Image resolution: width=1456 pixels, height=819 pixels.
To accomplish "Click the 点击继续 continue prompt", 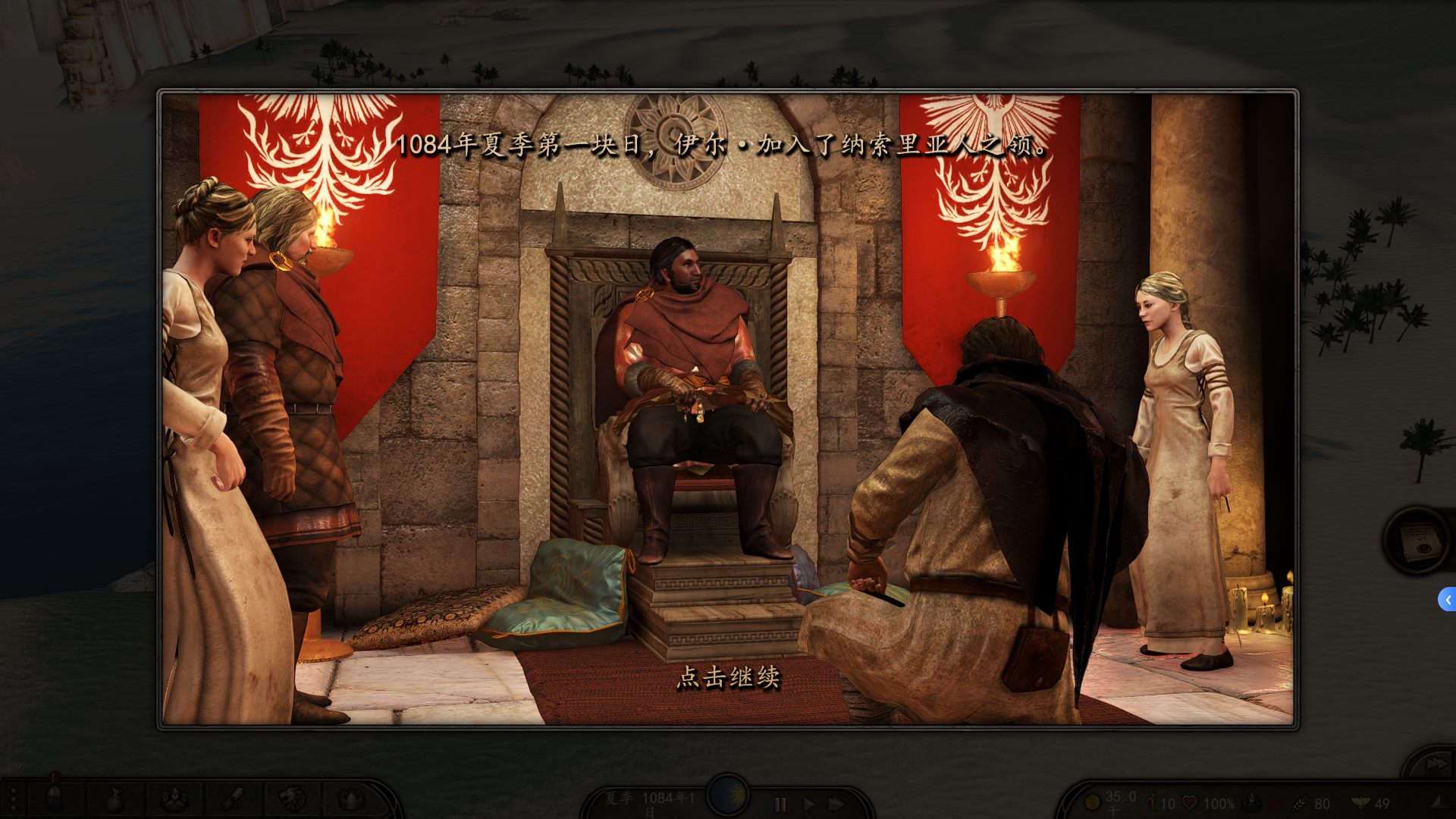I will point(728,677).
